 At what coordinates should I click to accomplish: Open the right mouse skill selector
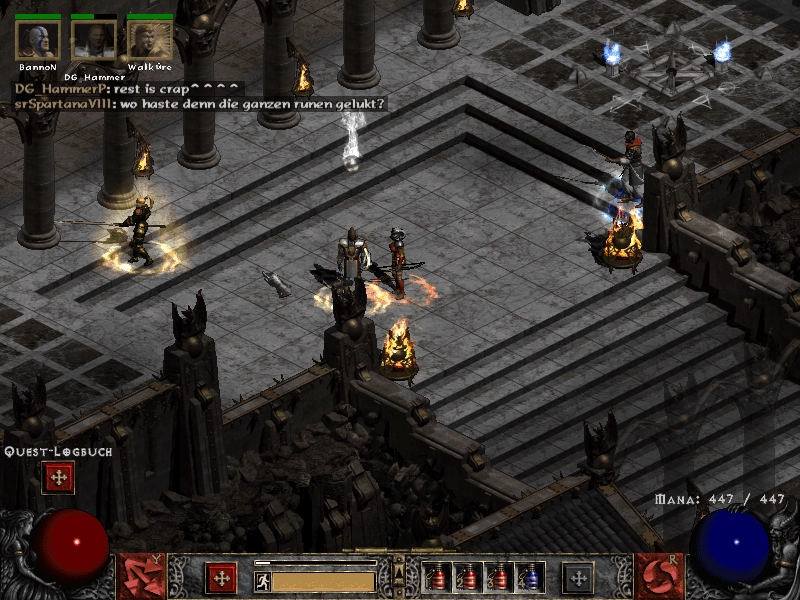pos(659,577)
